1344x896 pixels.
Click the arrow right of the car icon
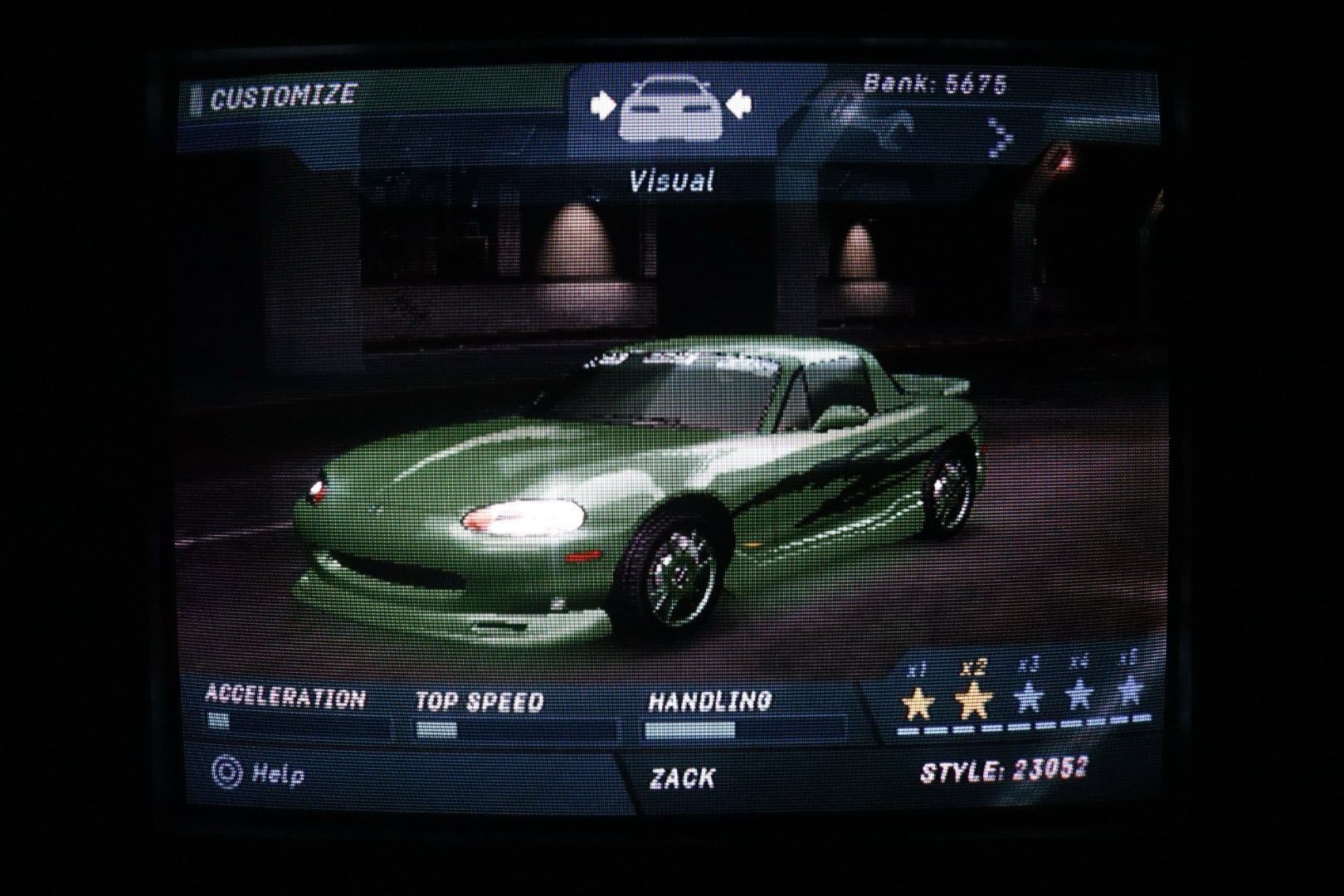(x=738, y=105)
